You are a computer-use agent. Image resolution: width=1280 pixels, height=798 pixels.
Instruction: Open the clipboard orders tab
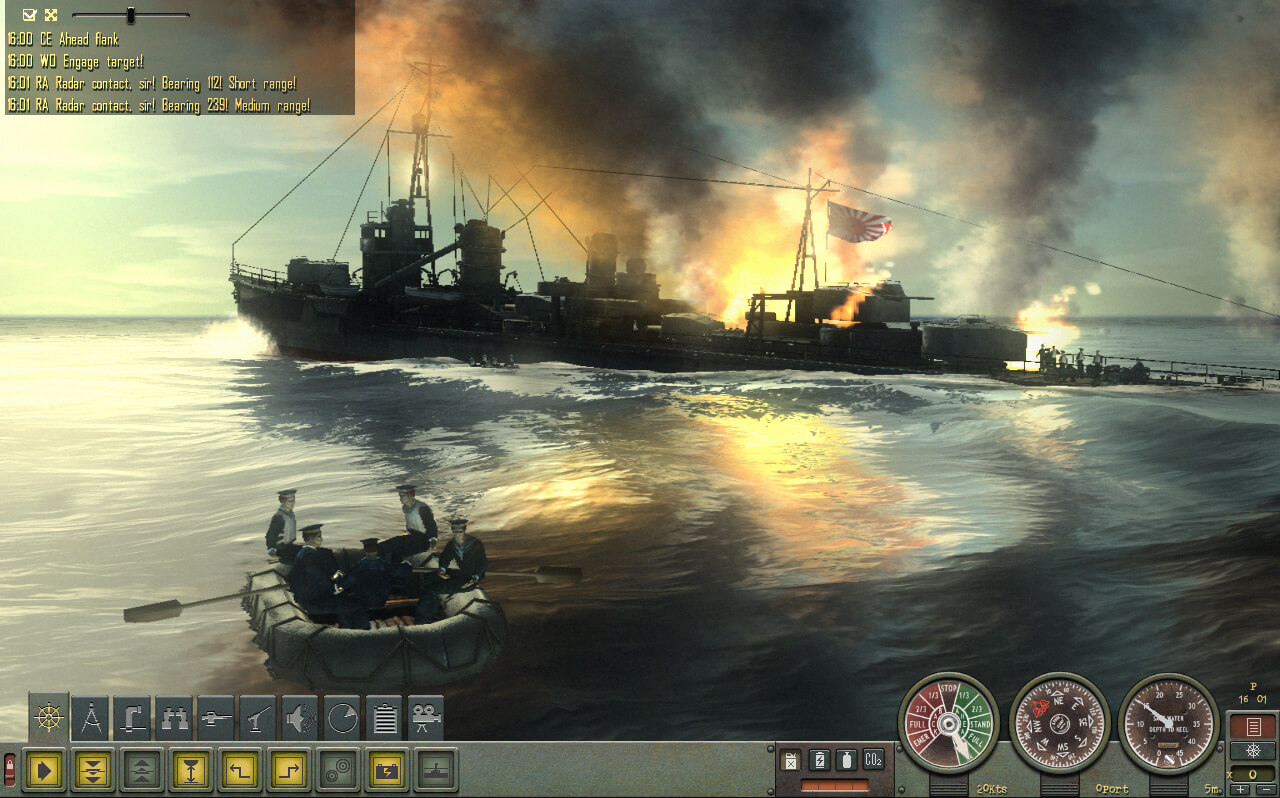point(384,717)
